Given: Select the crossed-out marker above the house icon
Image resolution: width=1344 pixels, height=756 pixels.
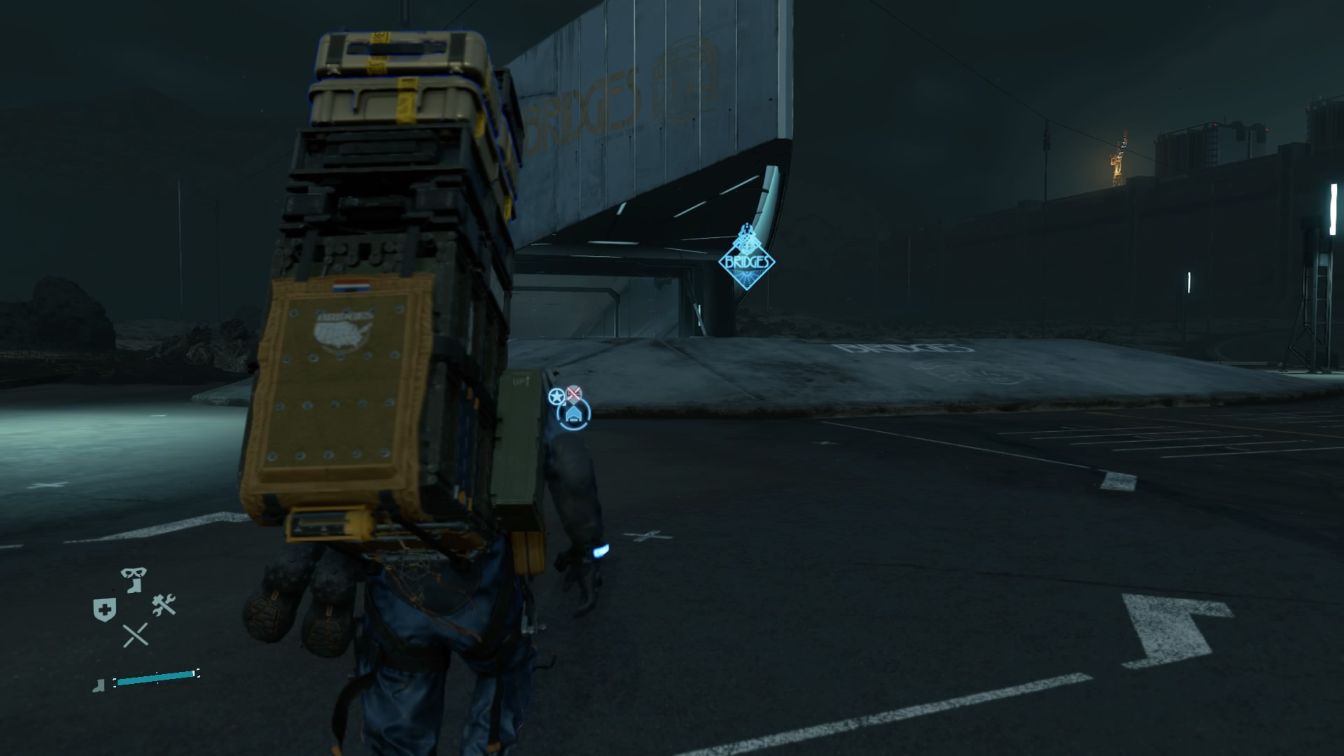Looking at the screenshot, I should pos(573,392).
